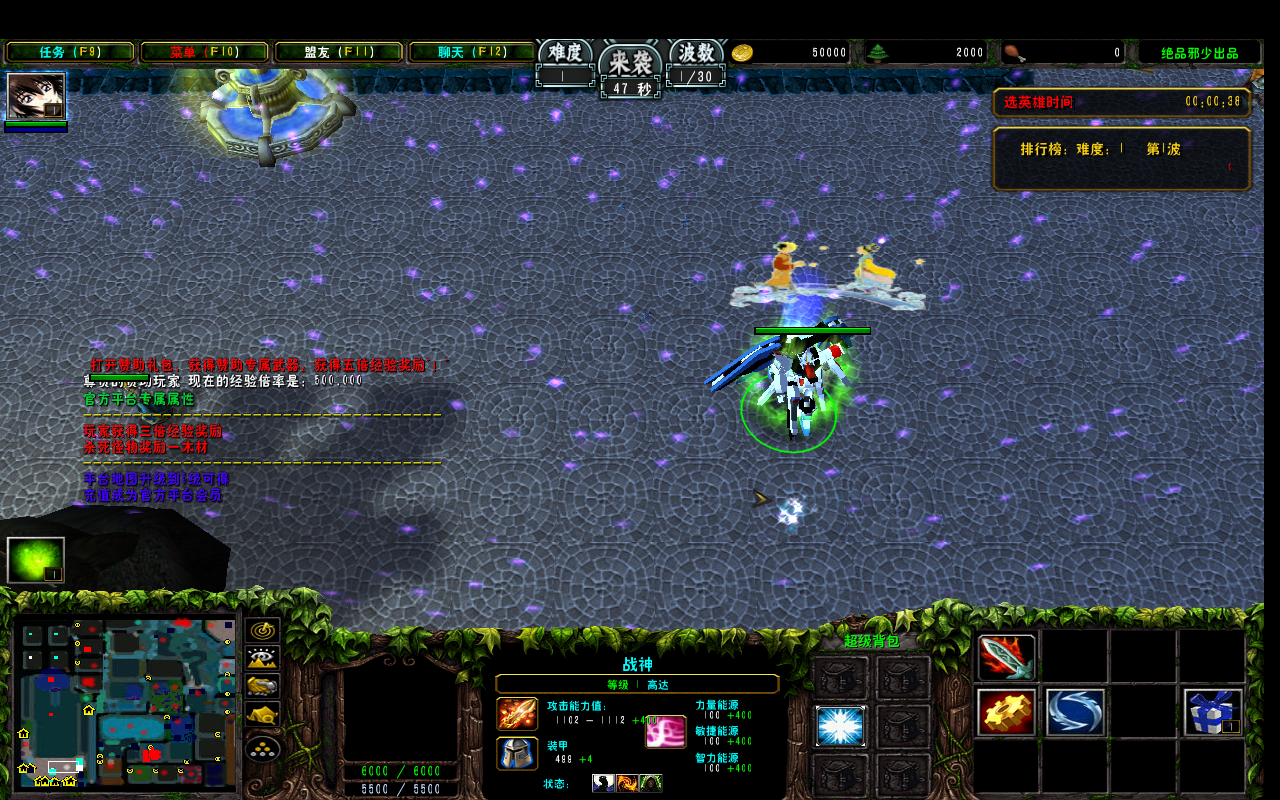Select the hero portrait icon
Screen dimensions: 1280x800
tap(36, 96)
